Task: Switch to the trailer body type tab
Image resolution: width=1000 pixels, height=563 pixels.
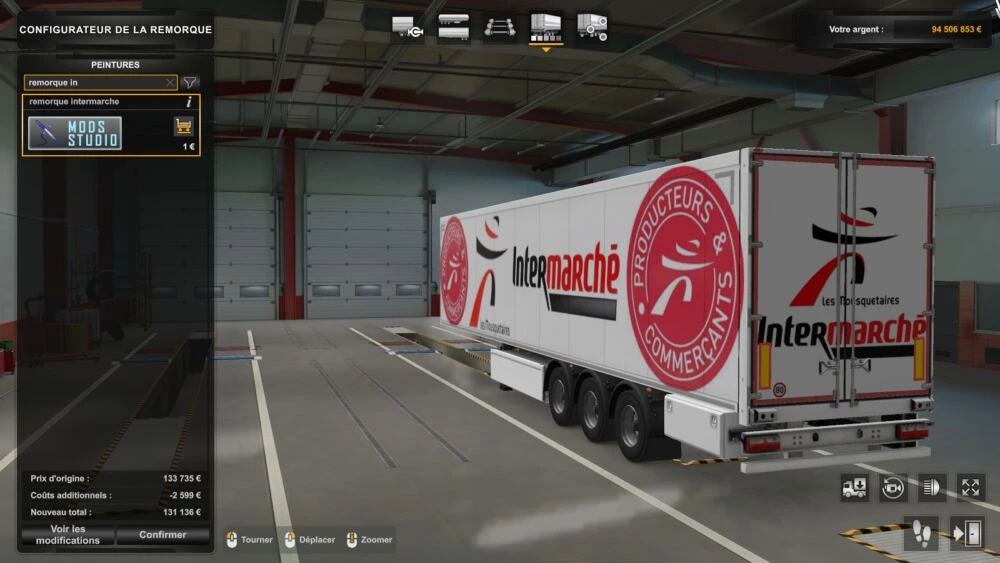Action: 453,27
